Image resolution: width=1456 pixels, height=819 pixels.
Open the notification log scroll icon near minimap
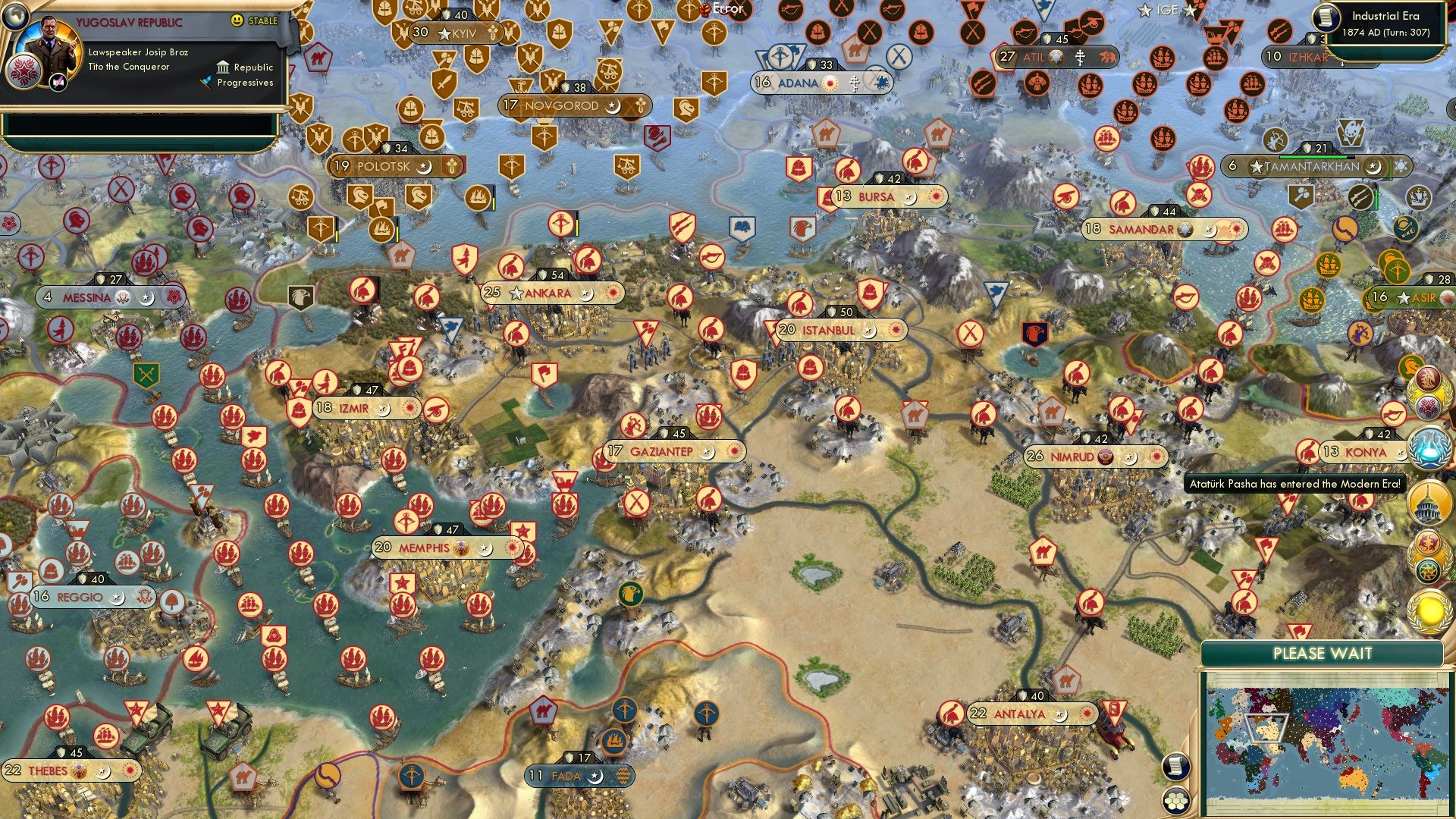coord(1175,767)
